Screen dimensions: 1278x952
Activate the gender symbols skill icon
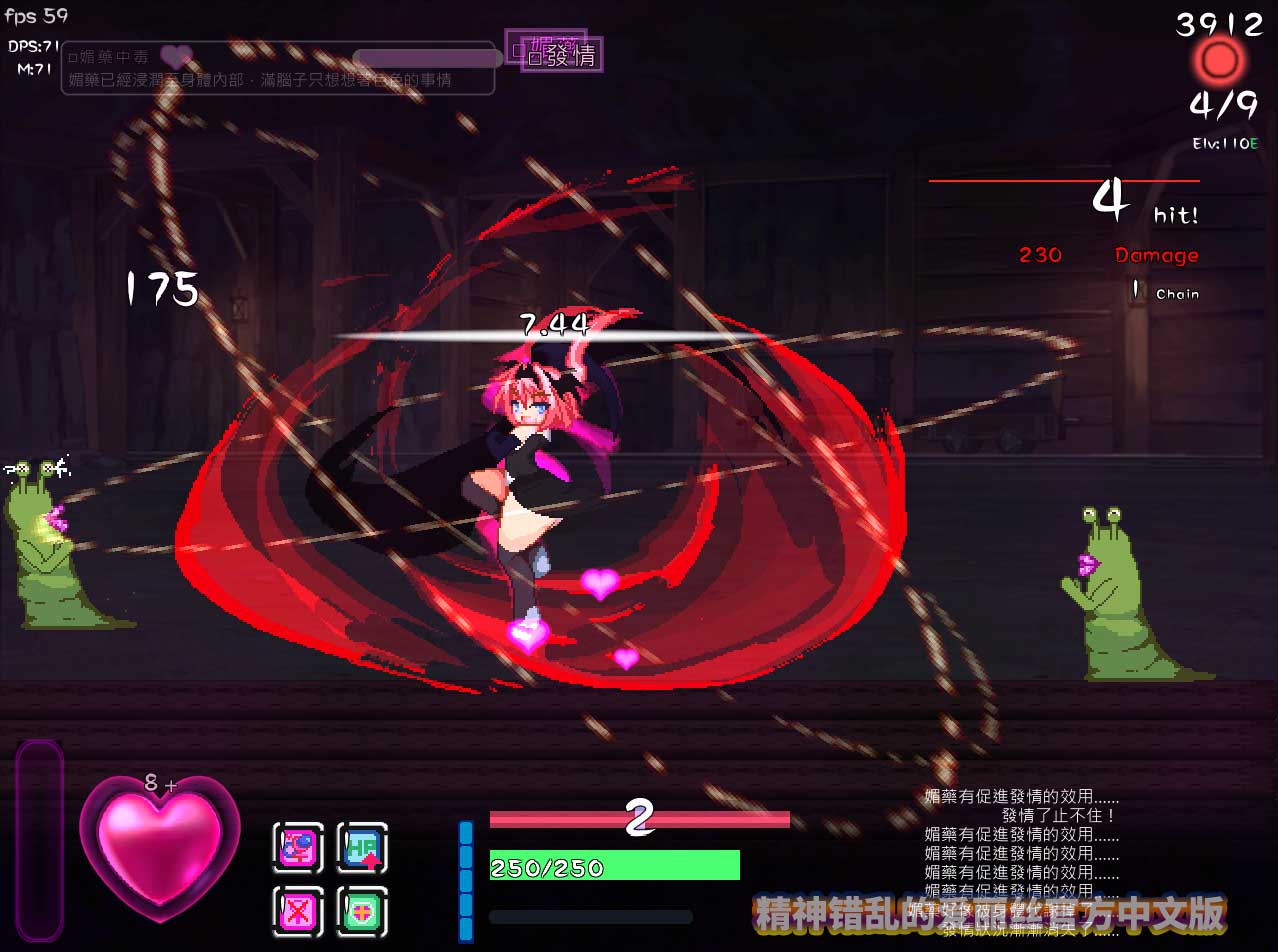[299, 848]
